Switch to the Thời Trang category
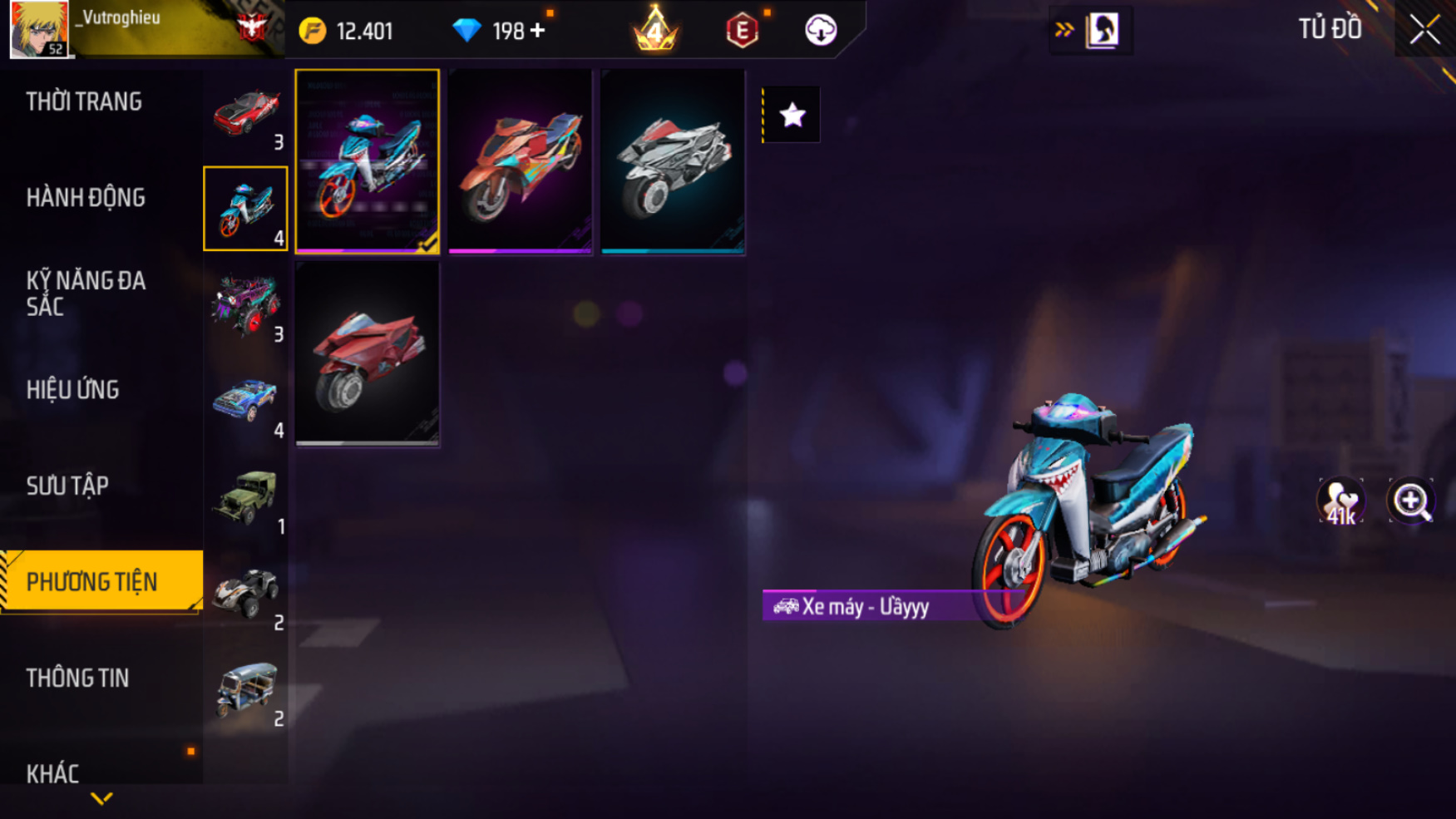This screenshot has height=819, width=1456. 84,102
